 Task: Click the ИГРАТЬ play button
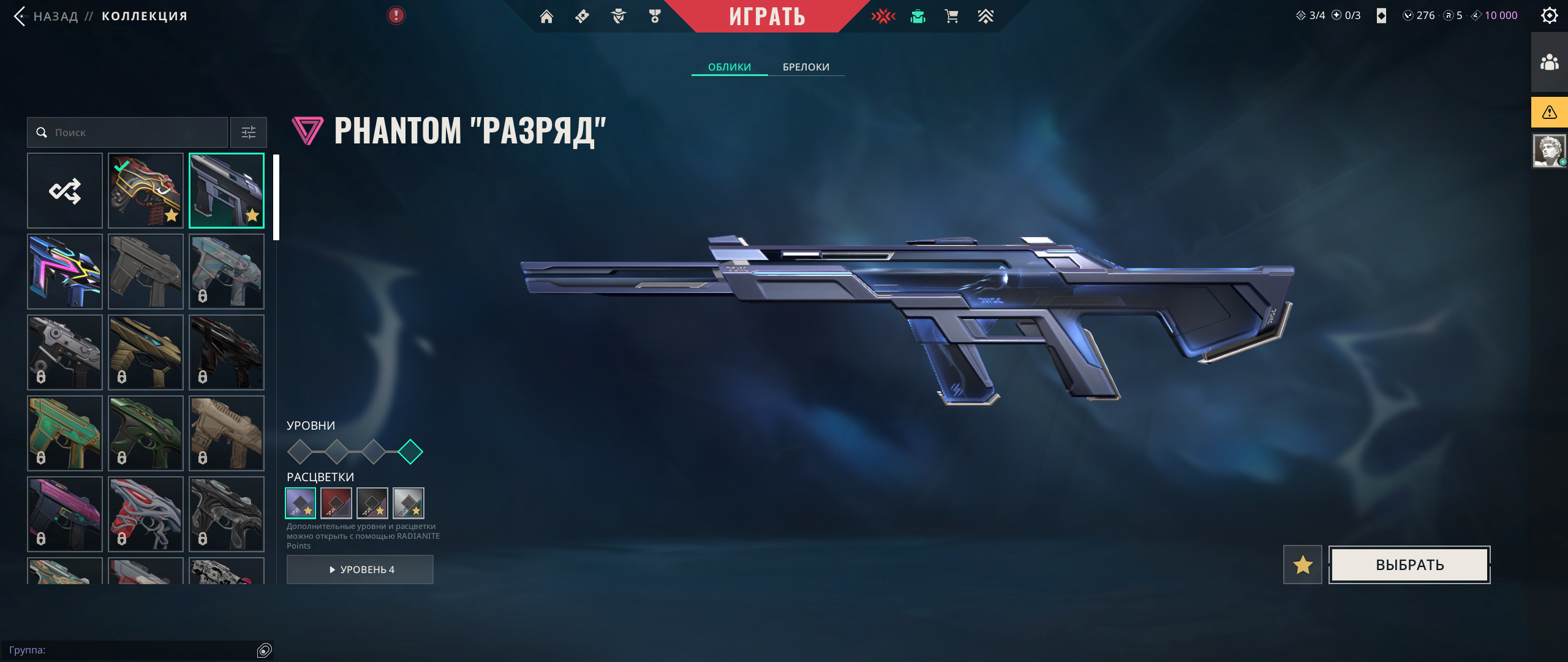(x=767, y=17)
